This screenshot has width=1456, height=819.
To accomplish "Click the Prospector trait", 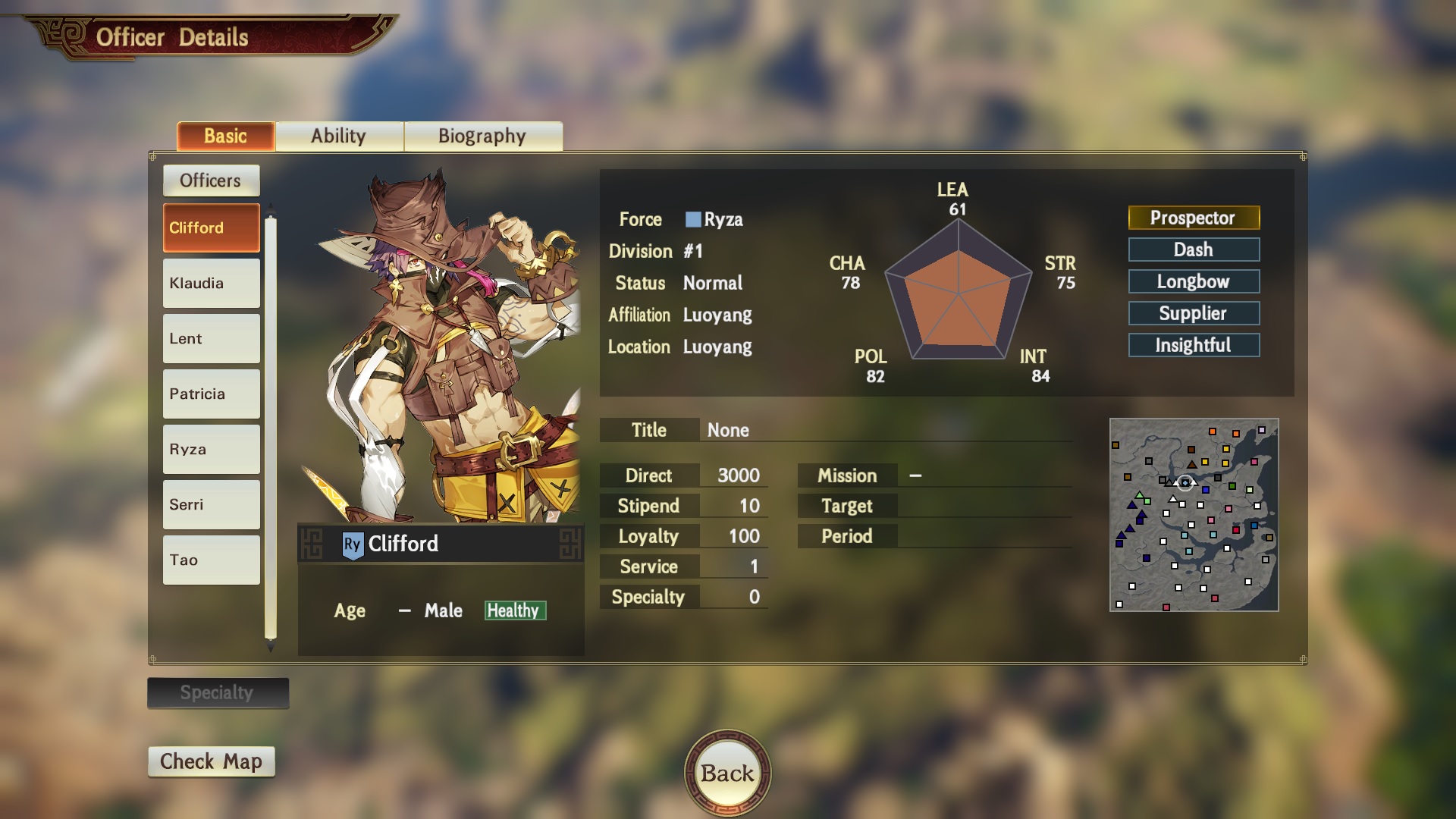I will pos(1194,218).
